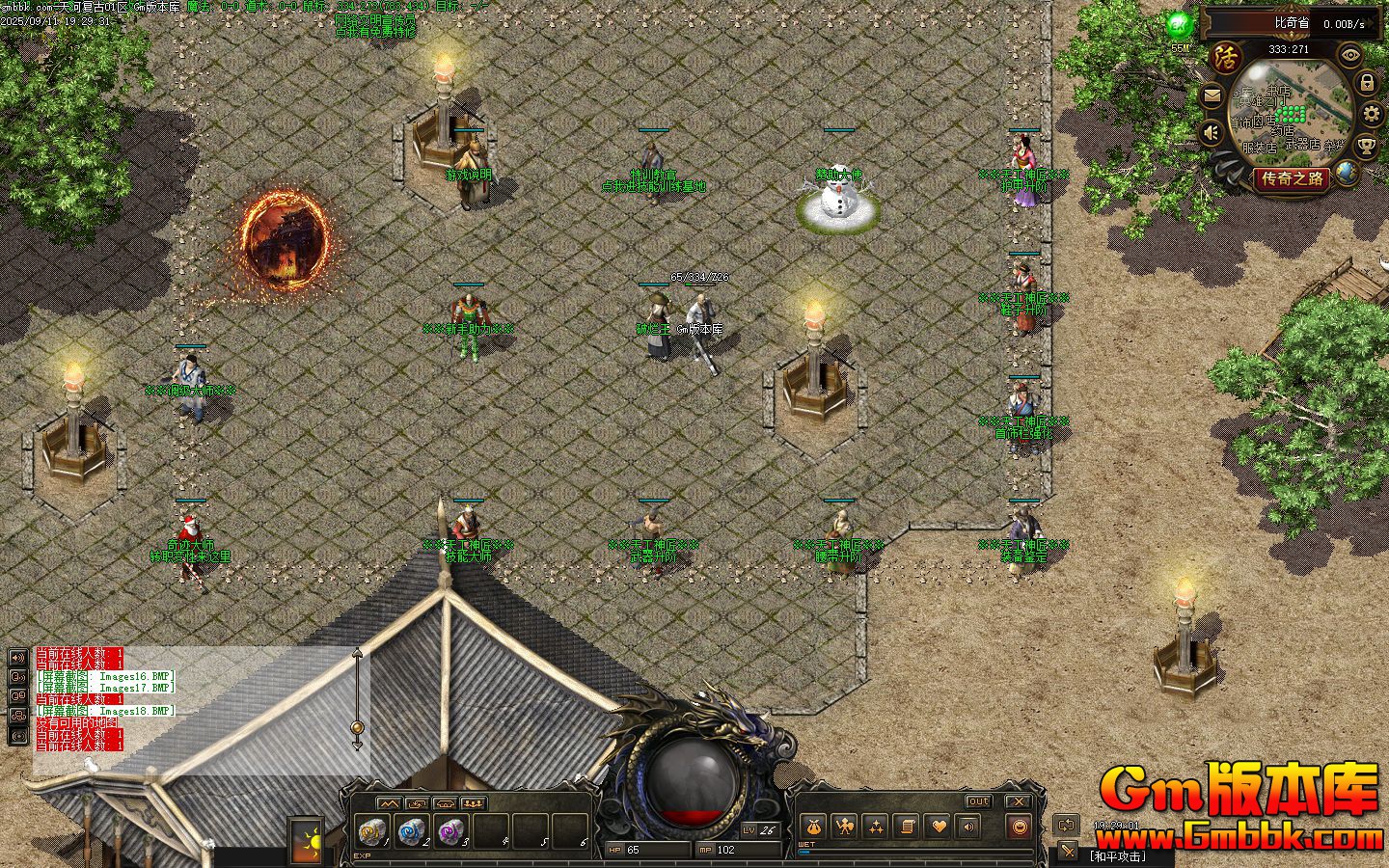Open the scroll quest icon
Screen dimensions: 1389x868
coord(906,827)
